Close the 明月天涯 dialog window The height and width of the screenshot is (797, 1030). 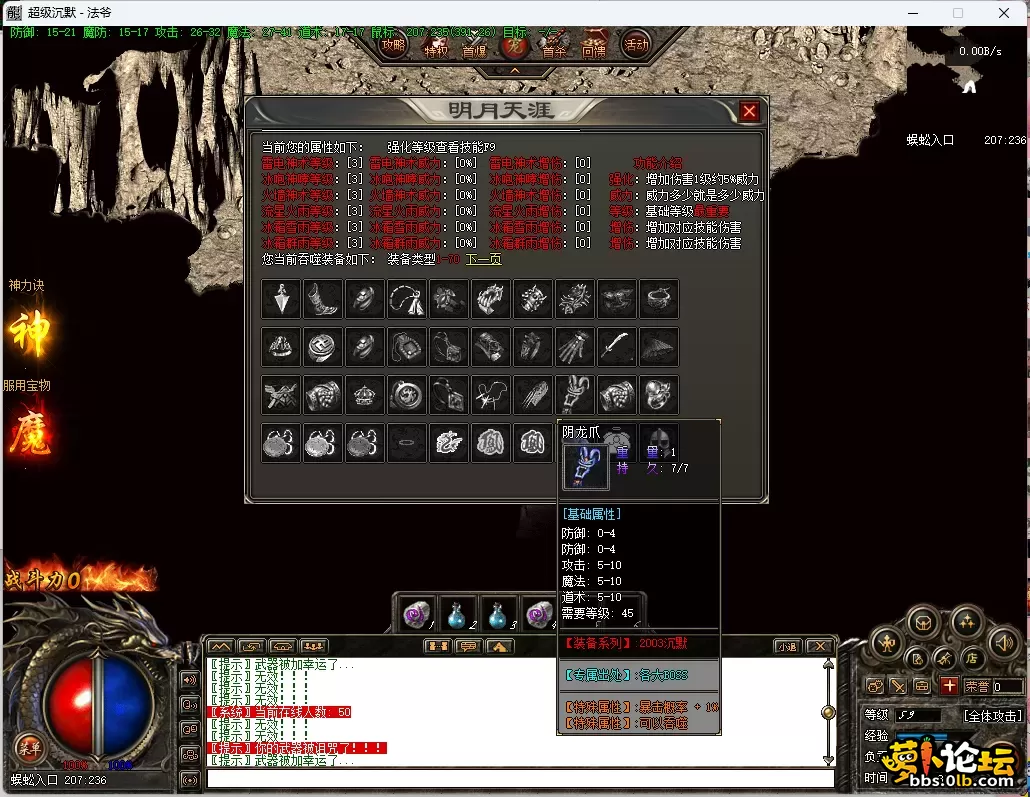pos(749,112)
